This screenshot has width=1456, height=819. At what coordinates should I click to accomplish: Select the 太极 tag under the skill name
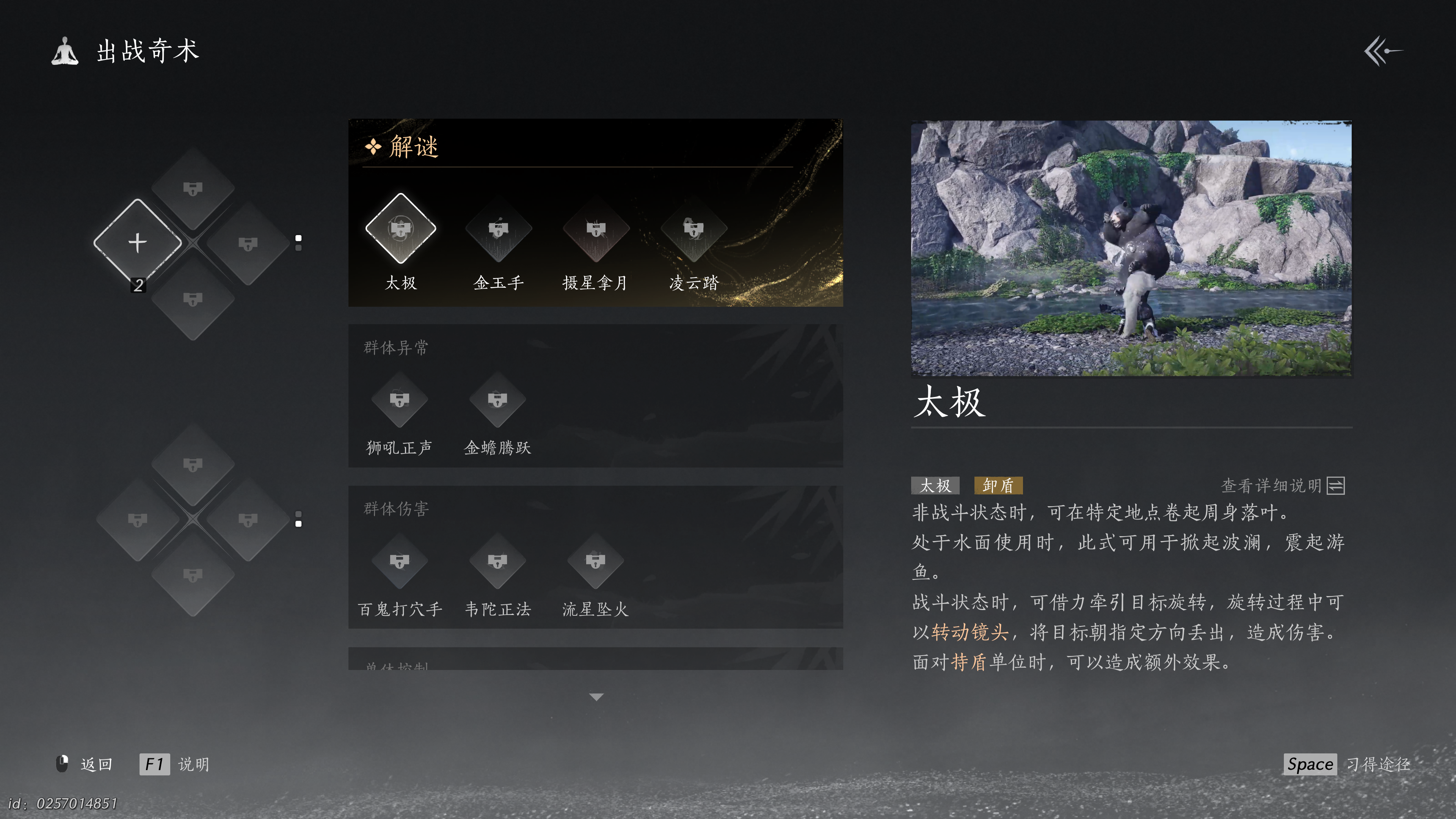[935, 486]
